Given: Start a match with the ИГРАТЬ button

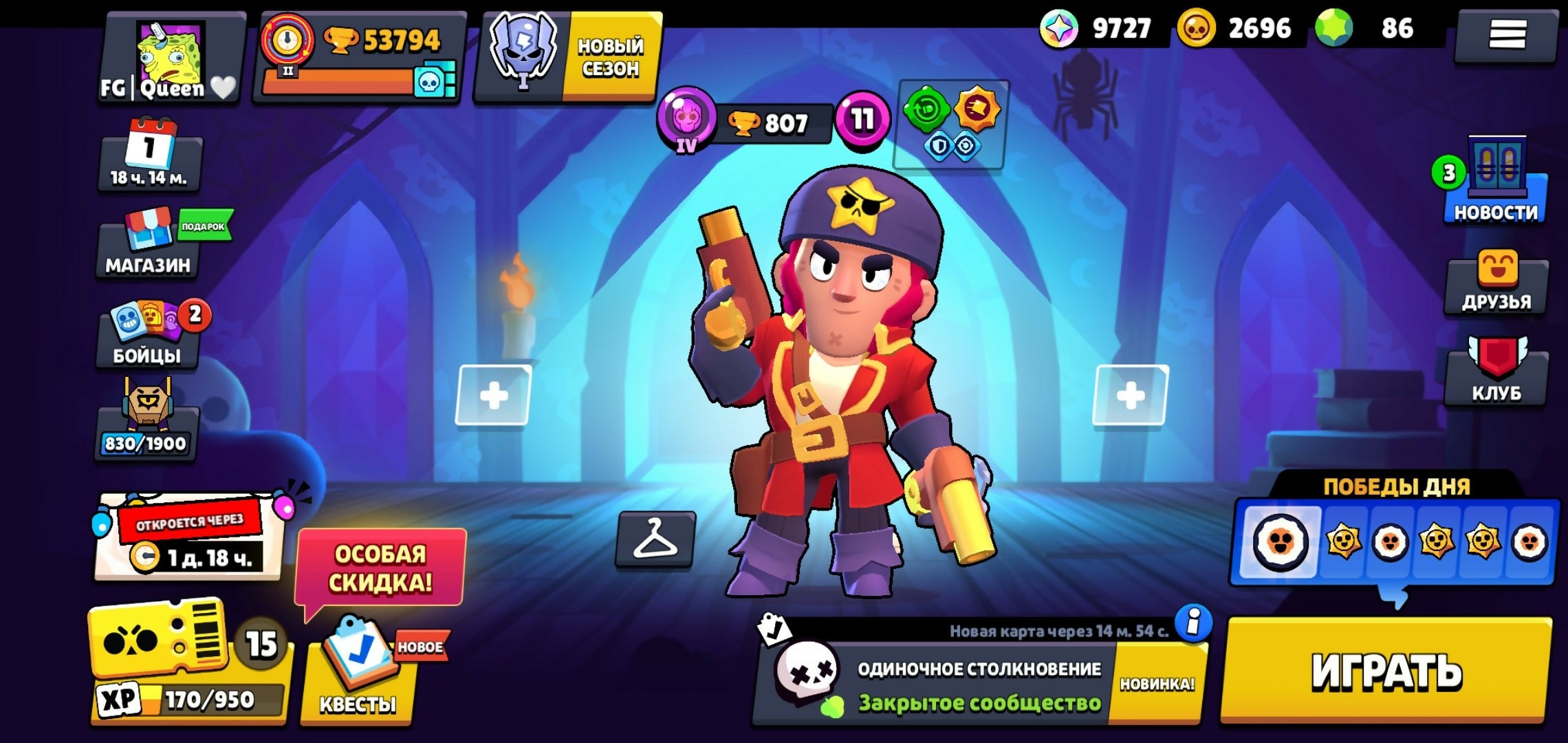Looking at the screenshot, I should (x=1386, y=671).
